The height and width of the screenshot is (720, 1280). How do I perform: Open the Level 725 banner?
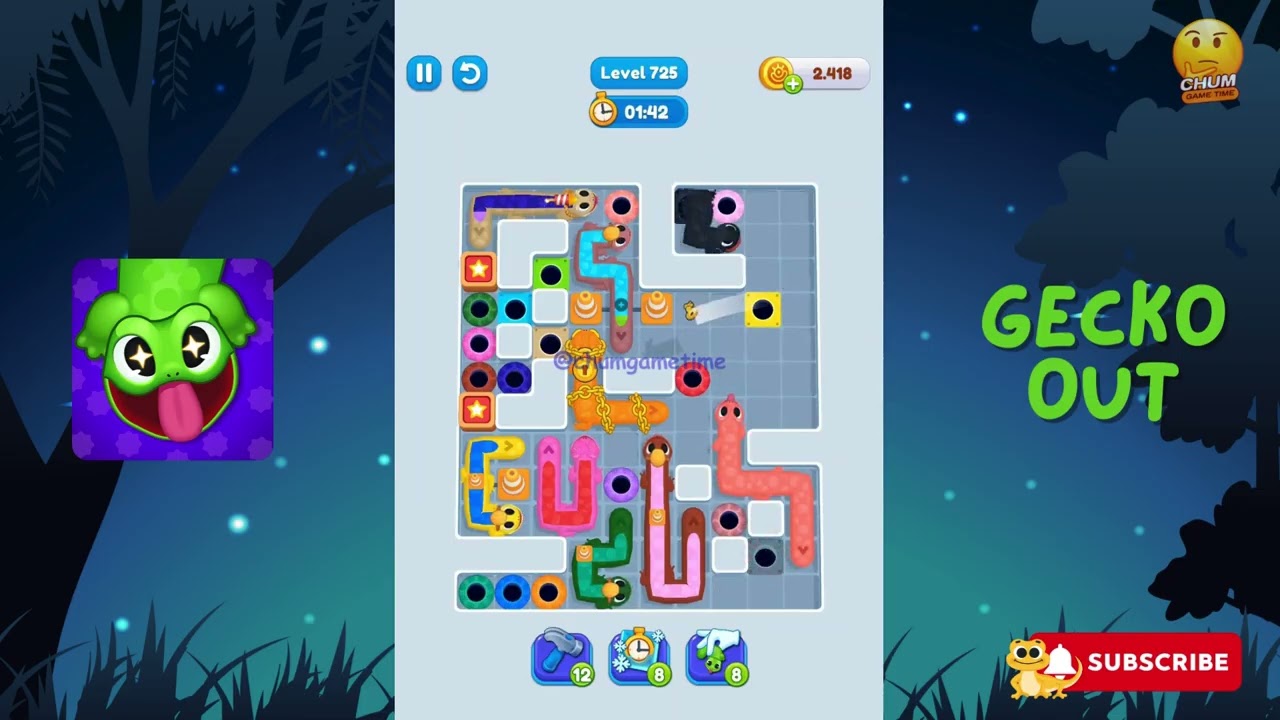638,72
